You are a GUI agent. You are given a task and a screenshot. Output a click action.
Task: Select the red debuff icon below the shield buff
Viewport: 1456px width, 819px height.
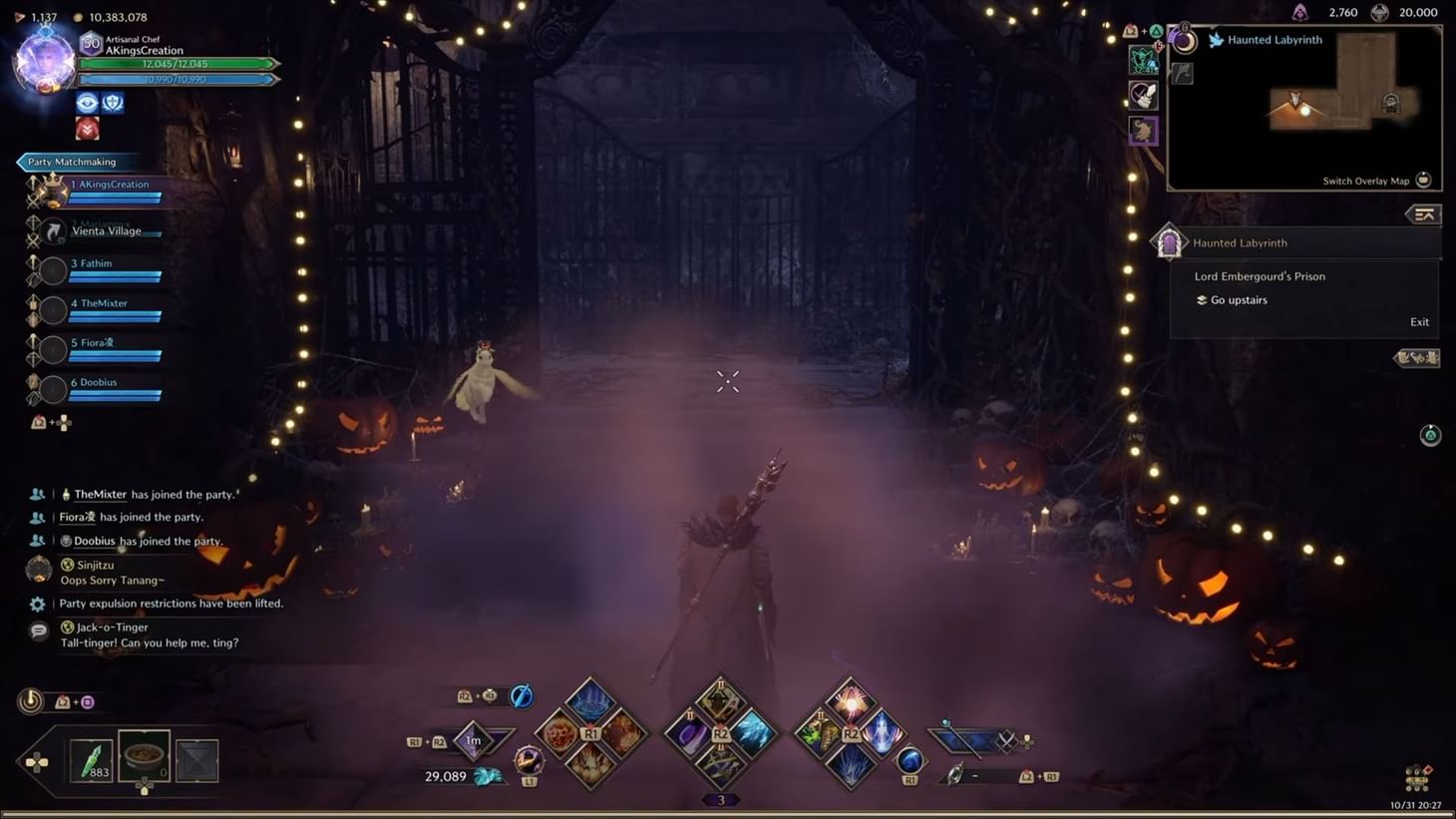[87, 128]
